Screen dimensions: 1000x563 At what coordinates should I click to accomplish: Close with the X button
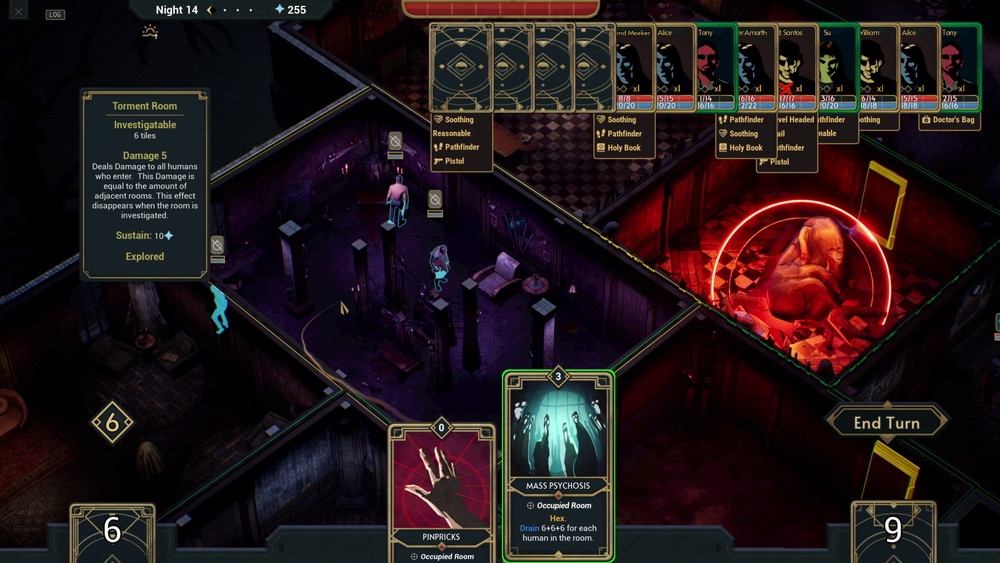point(19,12)
